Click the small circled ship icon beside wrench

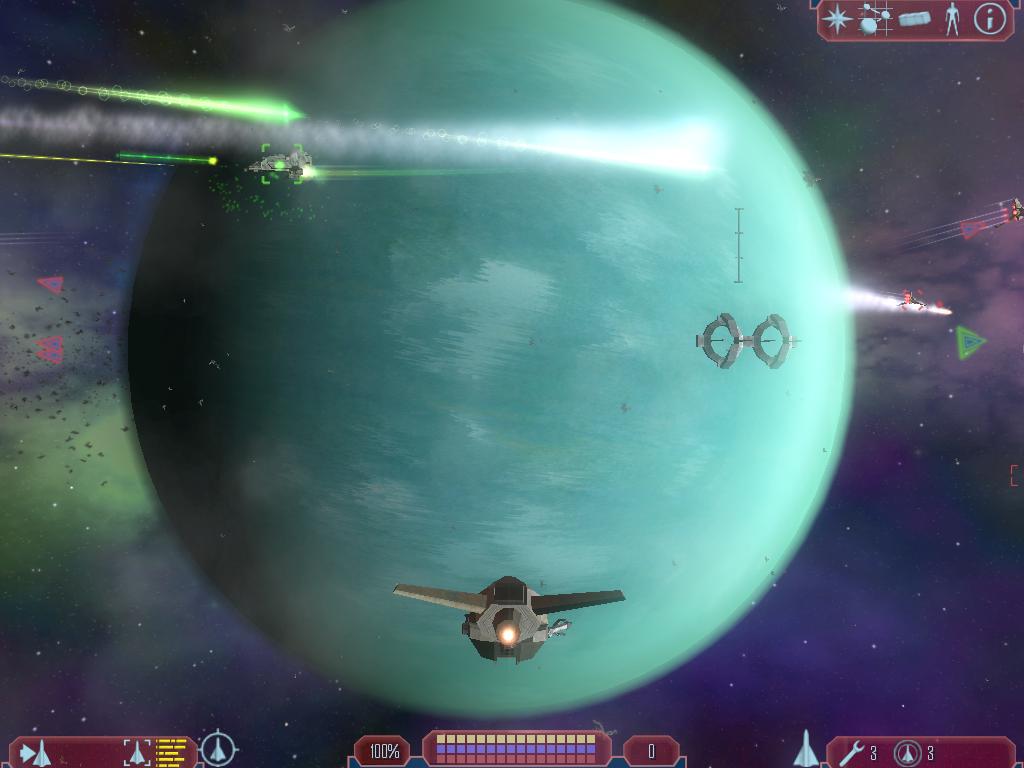point(908,752)
